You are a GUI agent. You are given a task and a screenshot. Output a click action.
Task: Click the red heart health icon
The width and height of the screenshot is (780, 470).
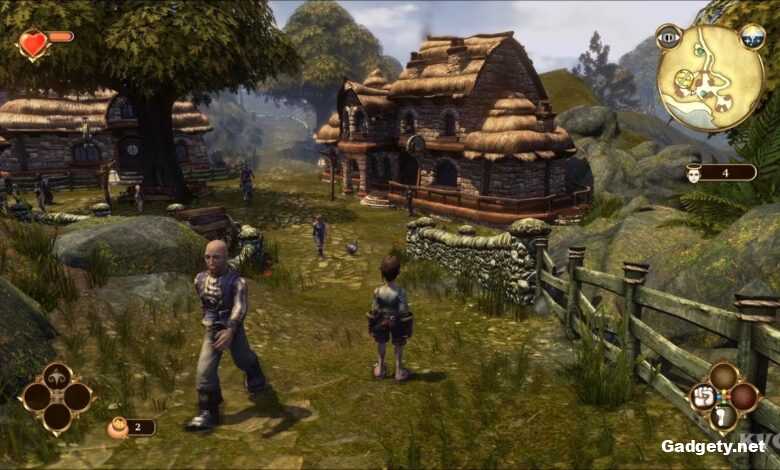coord(34,44)
